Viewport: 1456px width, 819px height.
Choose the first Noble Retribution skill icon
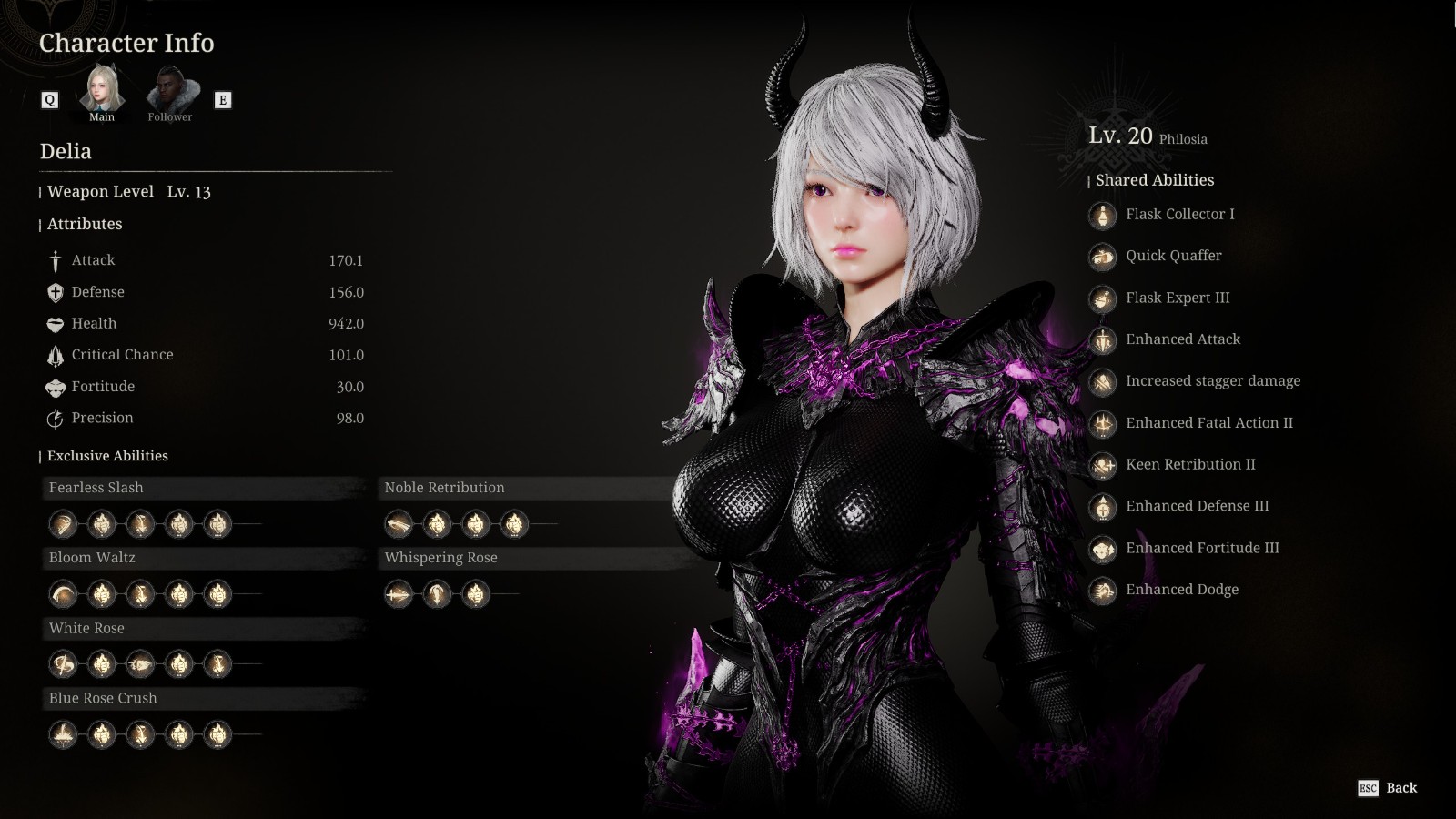[399, 524]
